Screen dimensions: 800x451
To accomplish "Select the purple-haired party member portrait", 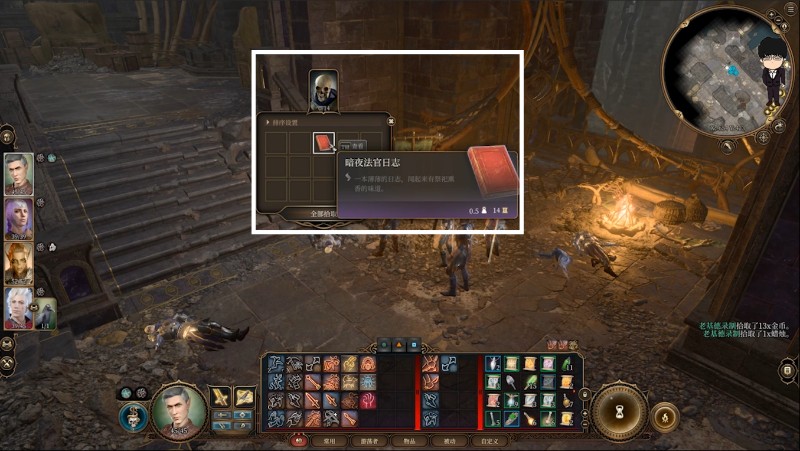I will pos(19,219).
